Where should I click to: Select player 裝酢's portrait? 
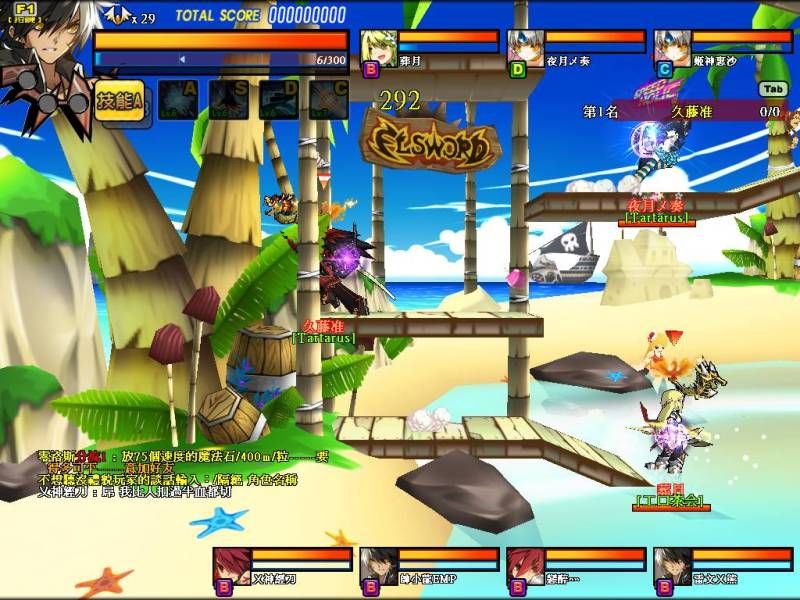pyautogui.click(x=526, y=565)
